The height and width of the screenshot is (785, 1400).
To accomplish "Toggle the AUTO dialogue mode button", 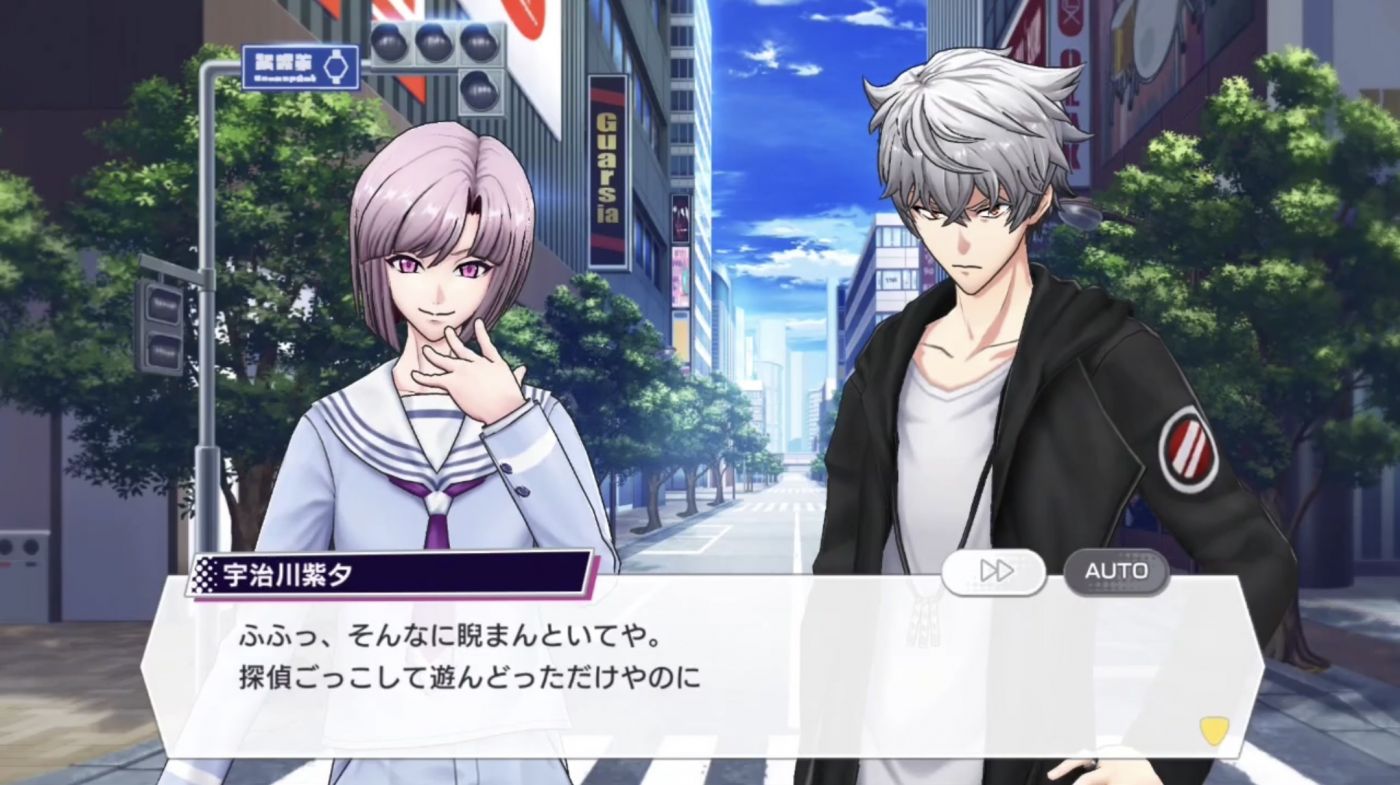I will [1116, 571].
